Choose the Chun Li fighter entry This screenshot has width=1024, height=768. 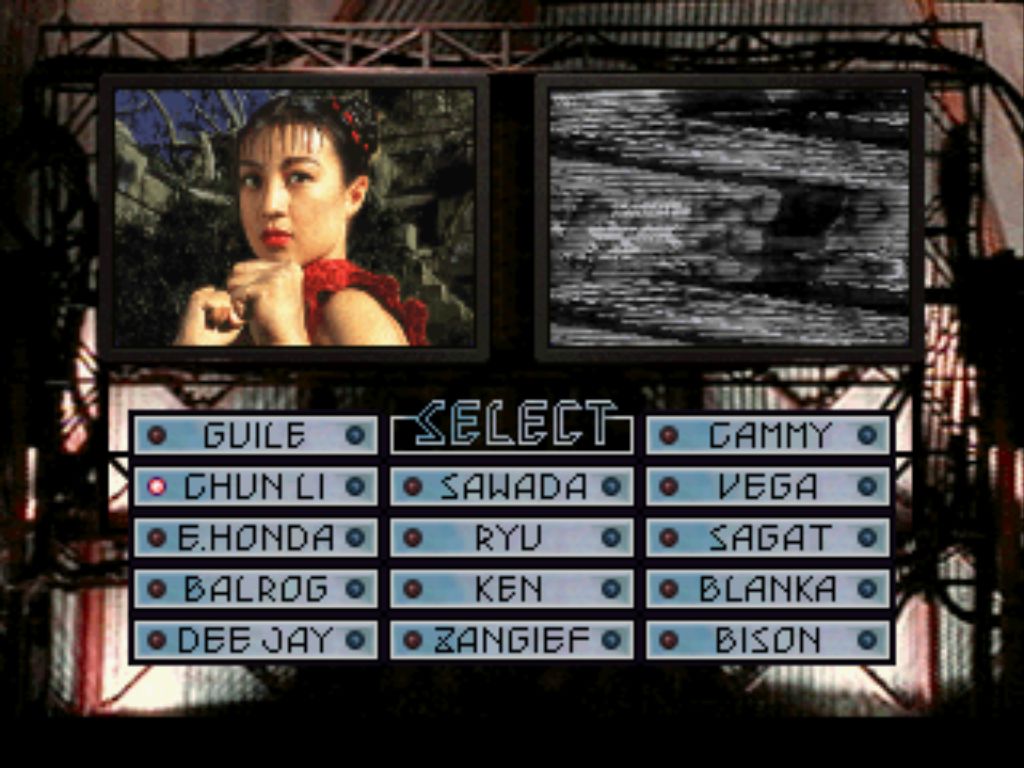click(x=255, y=487)
